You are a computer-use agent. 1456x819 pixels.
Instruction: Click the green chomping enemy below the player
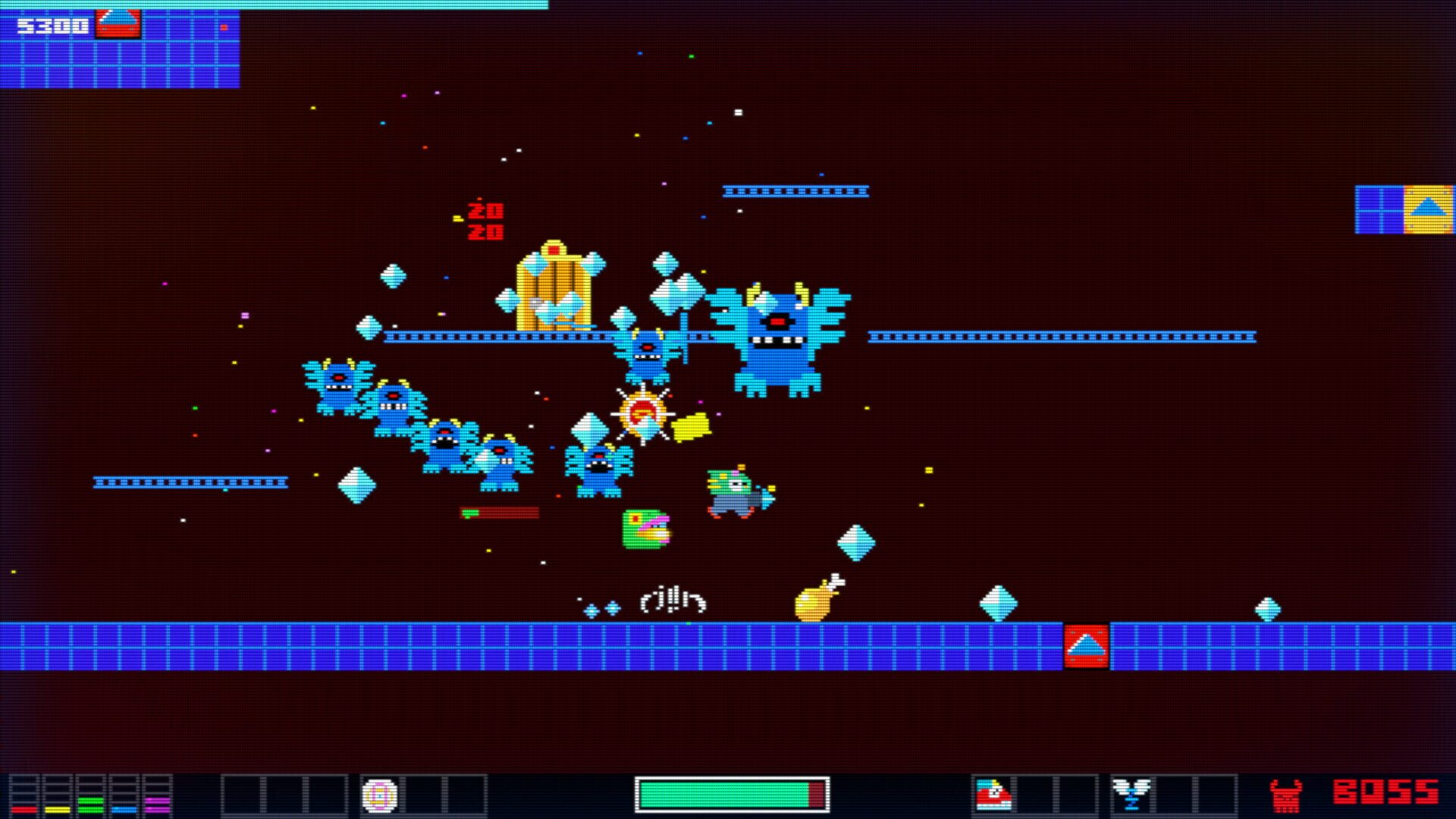645,529
